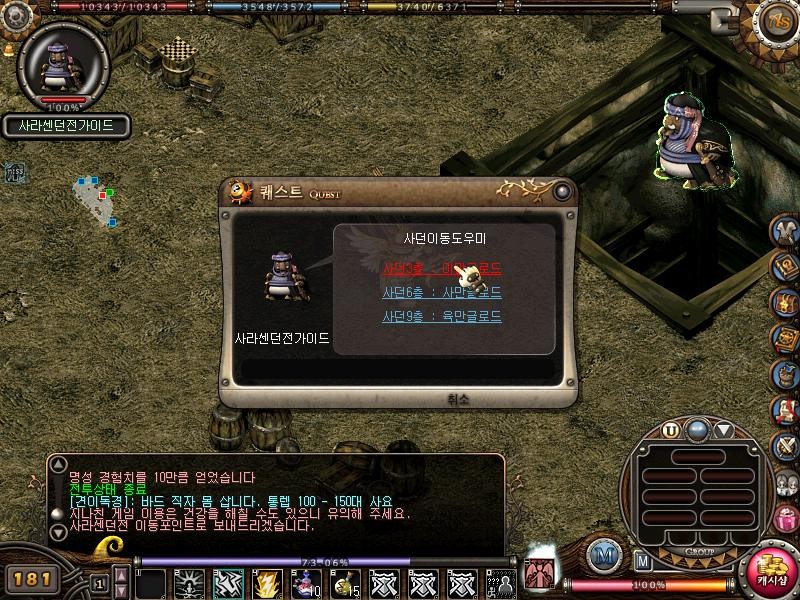Choose the 사던6층 dungeon floor option
This screenshot has height=600, width=800.
[x=441, y=293]
